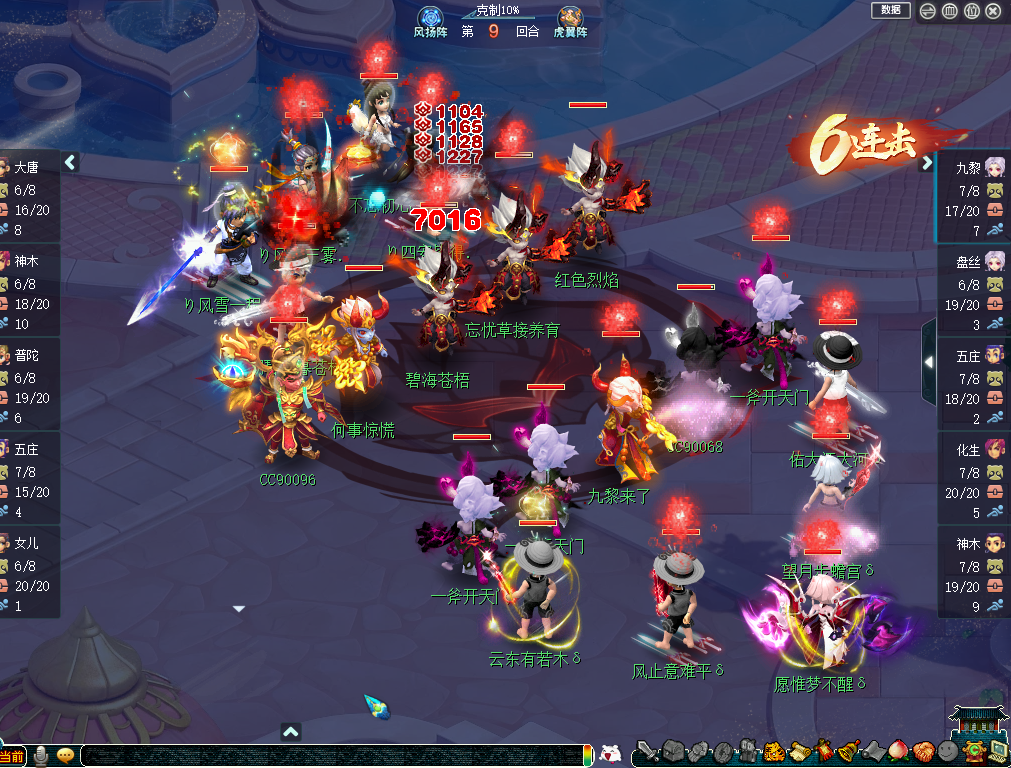Toggle the 位 position display button

[971, 11]
